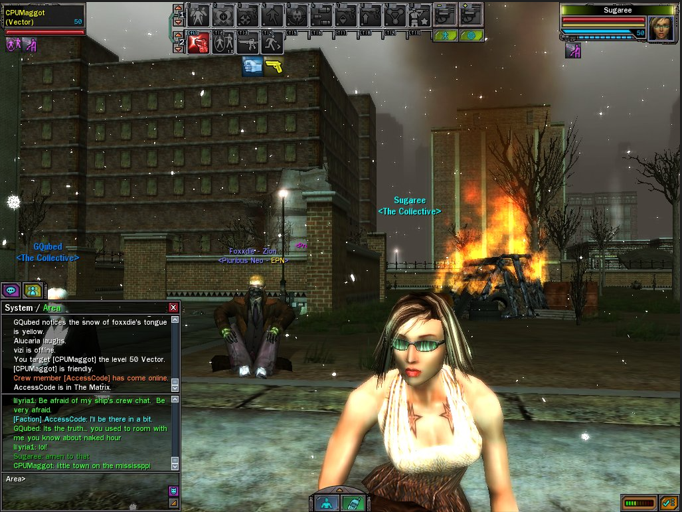Close the System / Area chat window
Screen dimensions: 682x512
(x=173, y=308)
